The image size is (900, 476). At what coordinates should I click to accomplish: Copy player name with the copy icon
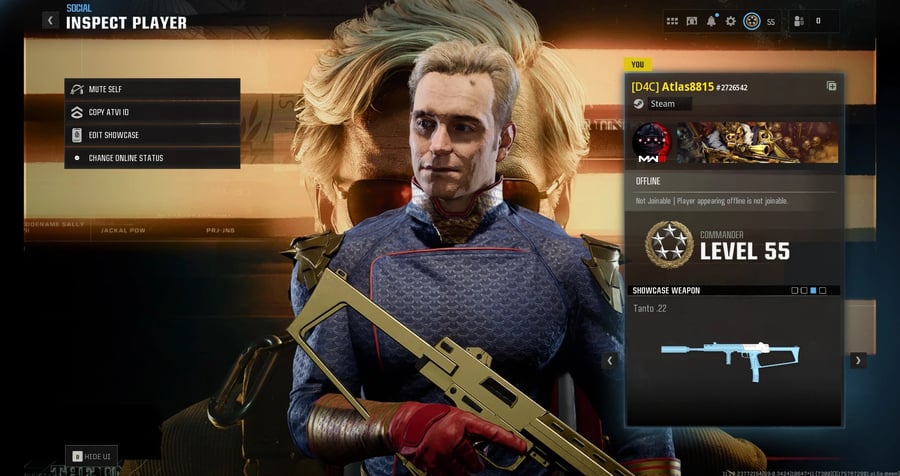pos(831,86)
